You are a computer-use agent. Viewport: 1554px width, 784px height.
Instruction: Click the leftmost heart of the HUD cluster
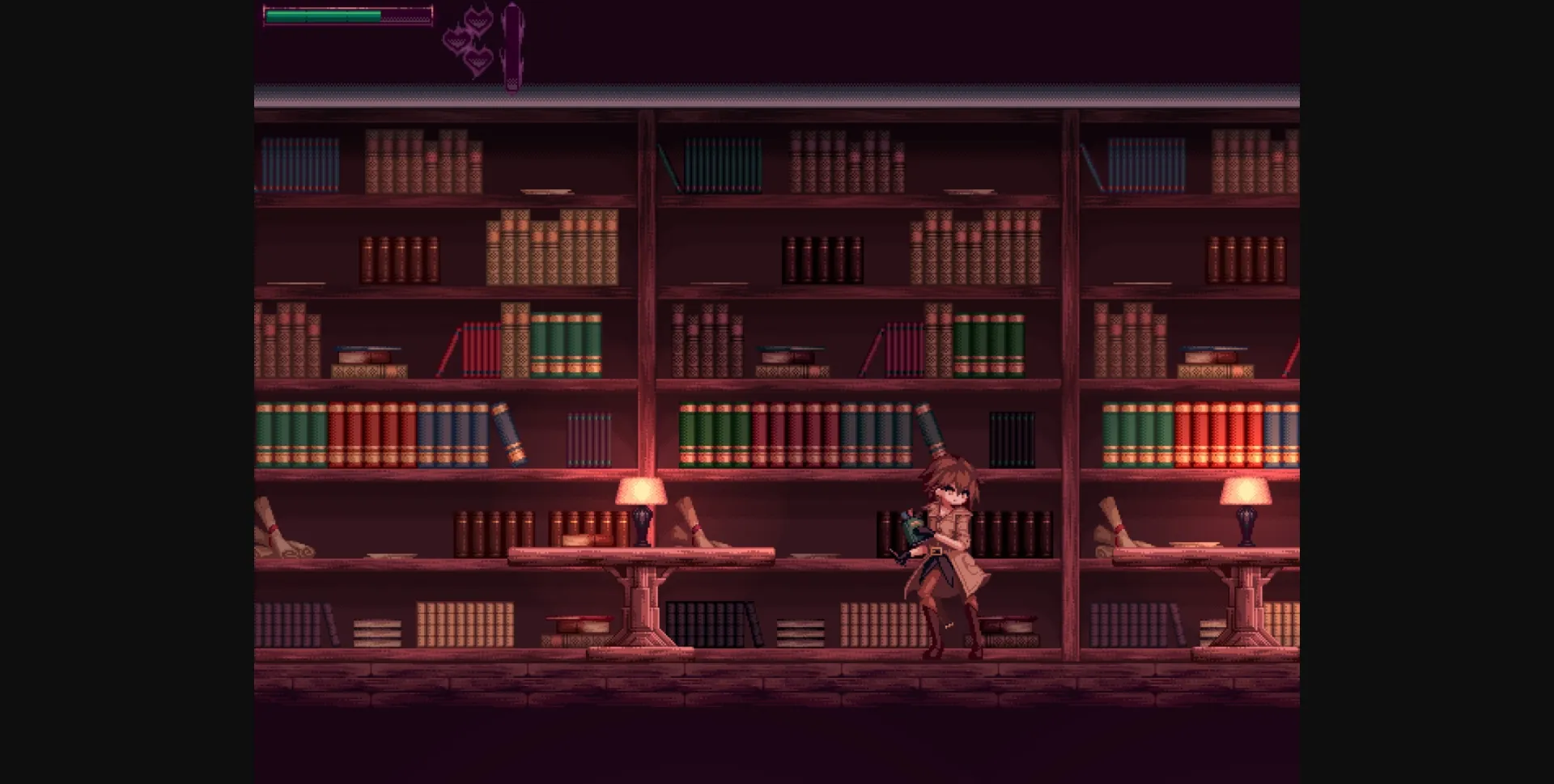457,39
